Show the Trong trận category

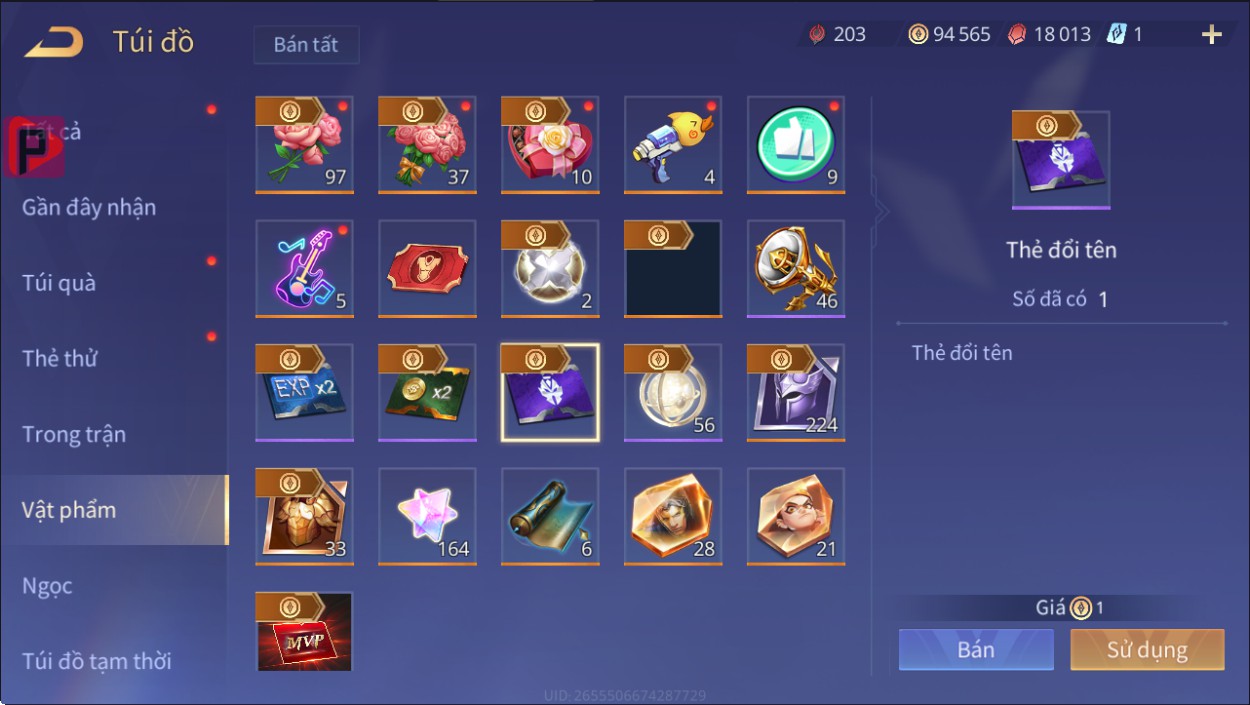click(x=74, y=434)
